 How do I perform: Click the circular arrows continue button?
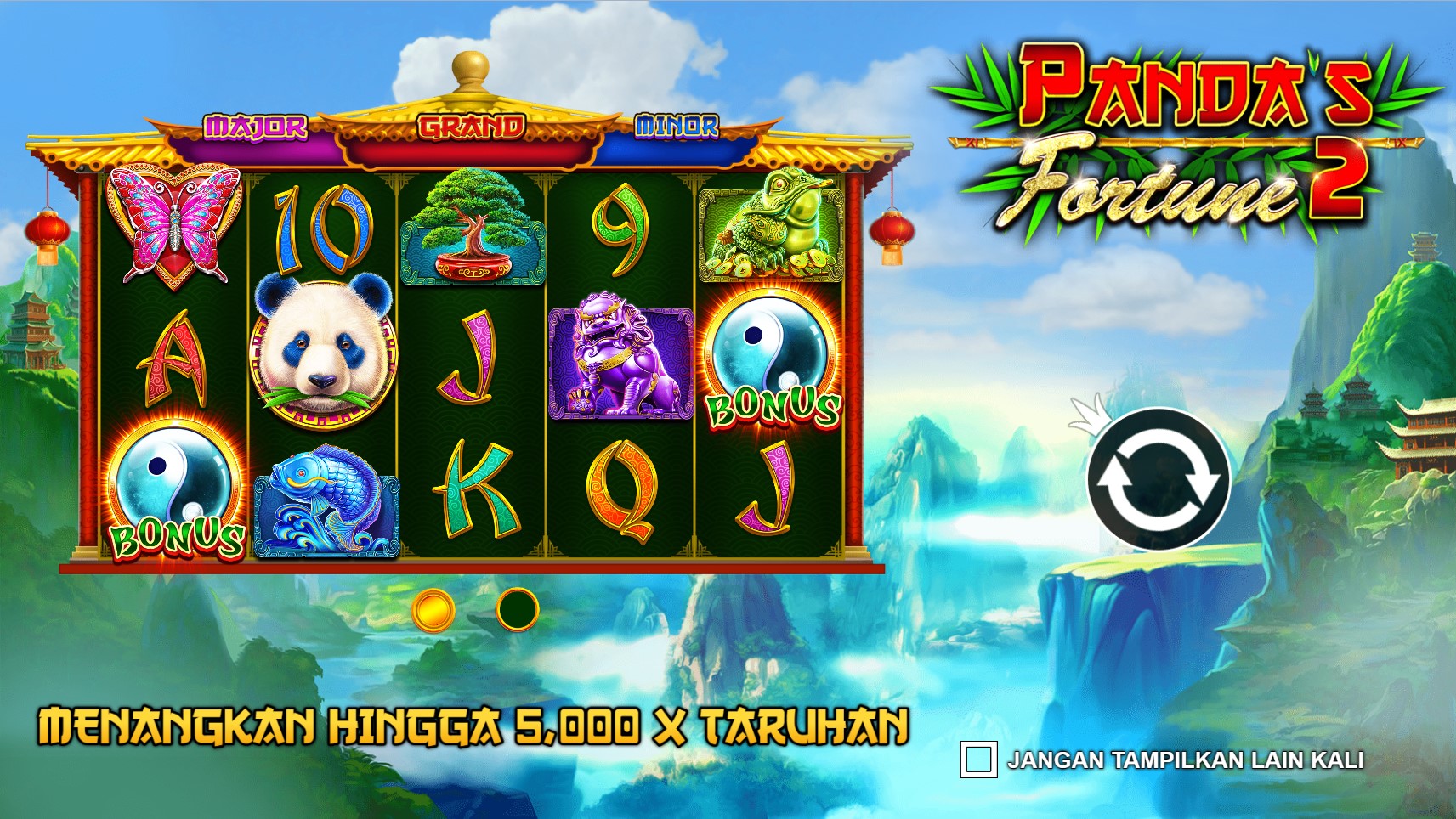click(1158, 478)
